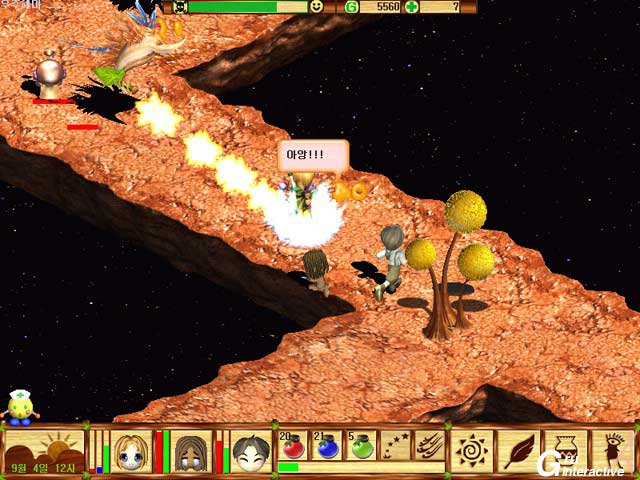This screenshot has height=480, width=640.
Task: Click the nurse mascot icon
Action: [18, 406]
